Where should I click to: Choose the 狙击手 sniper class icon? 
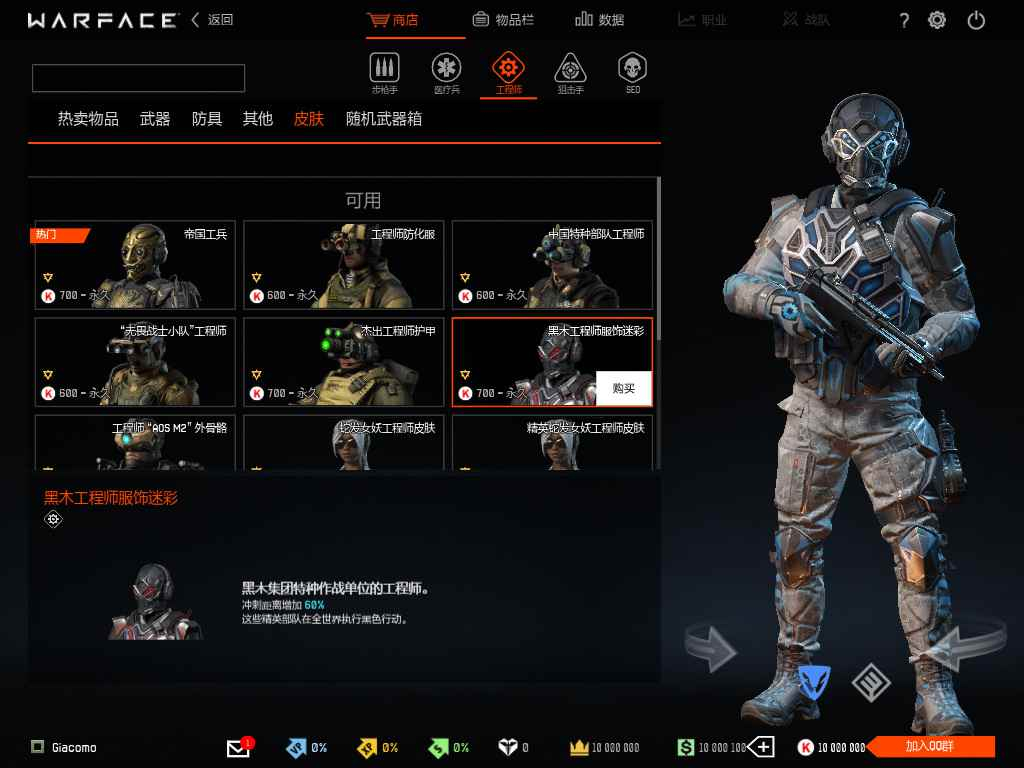570,74
